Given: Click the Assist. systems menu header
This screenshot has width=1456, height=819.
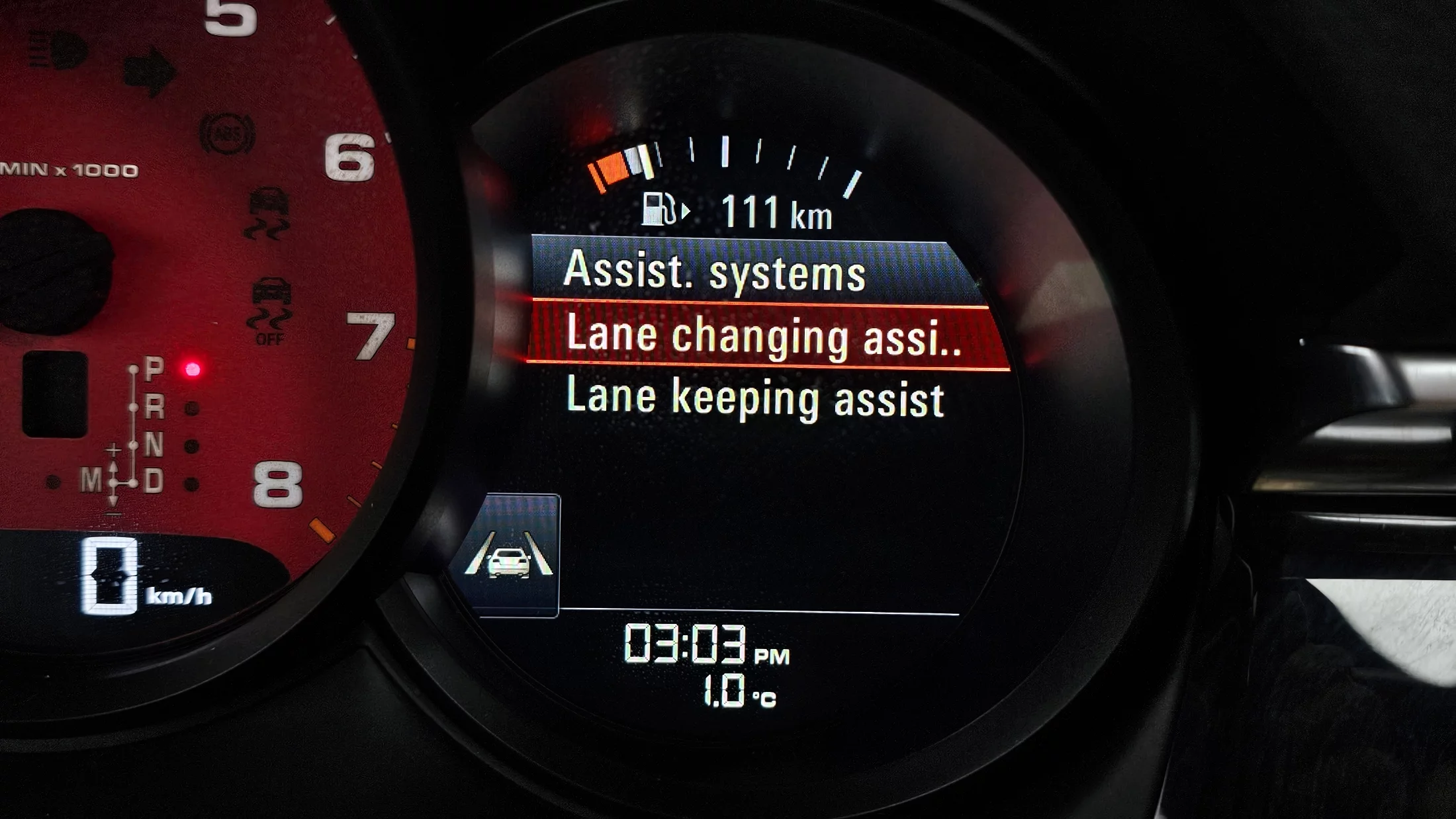Looking at the screenshot, I should coord(715,271).
